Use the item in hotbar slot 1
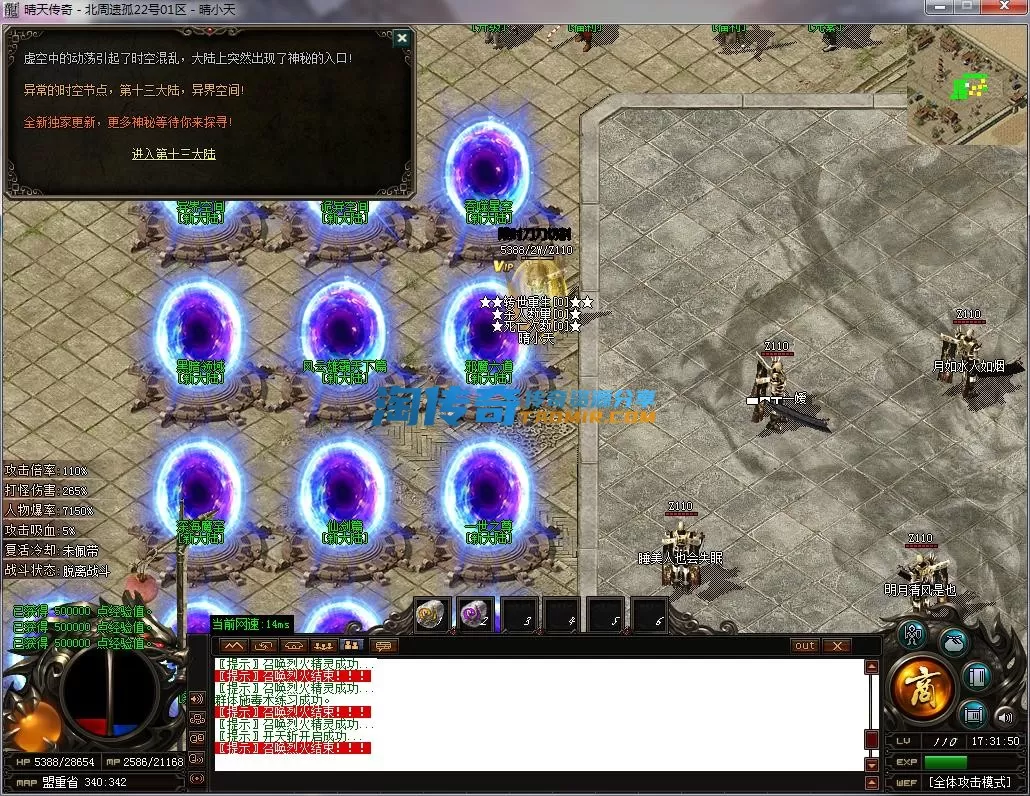This screenshot has width=1030, height=796. (433, 614)
